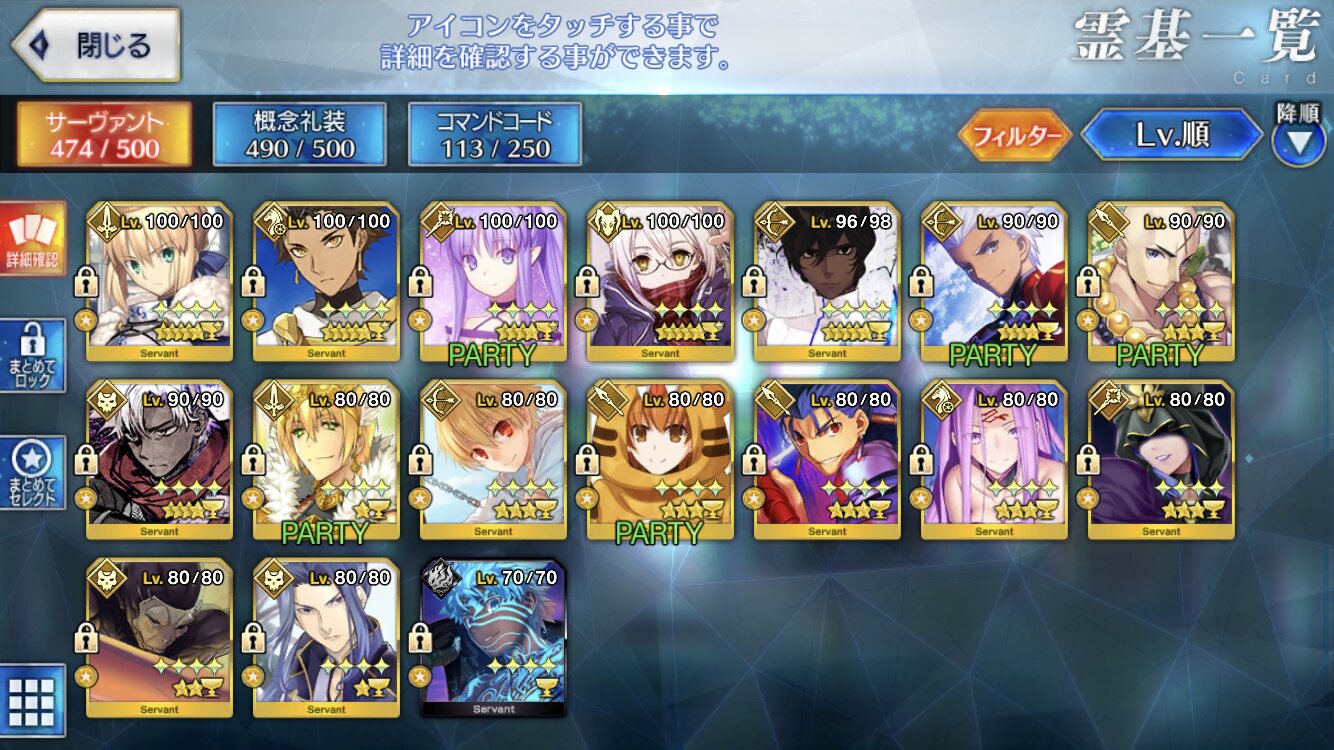Select the まとめてセレクト button
Viewport: 1334px width, 750px height.
click(33, 472)
